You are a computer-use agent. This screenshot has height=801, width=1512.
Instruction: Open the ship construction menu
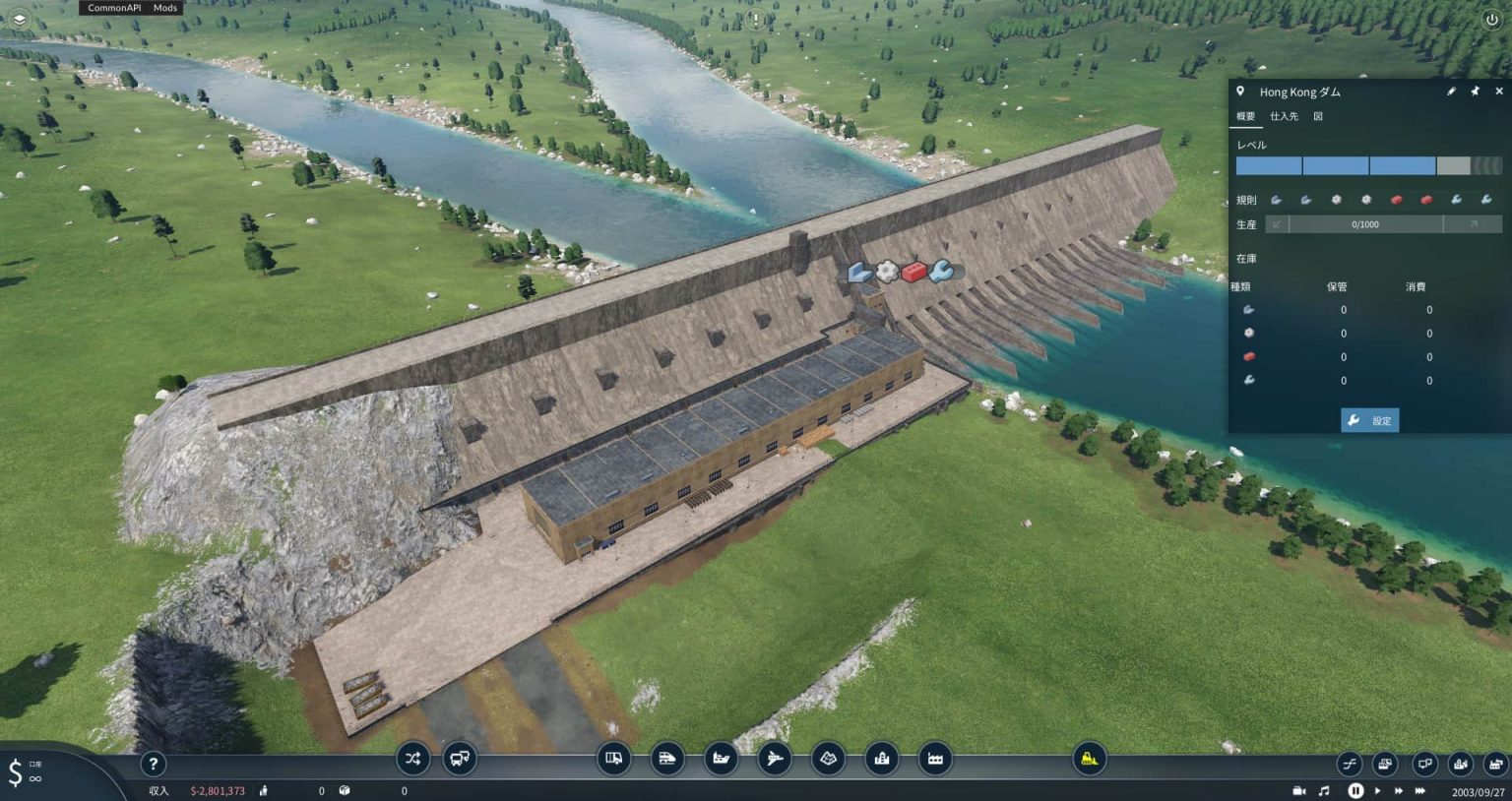(722, 759)
